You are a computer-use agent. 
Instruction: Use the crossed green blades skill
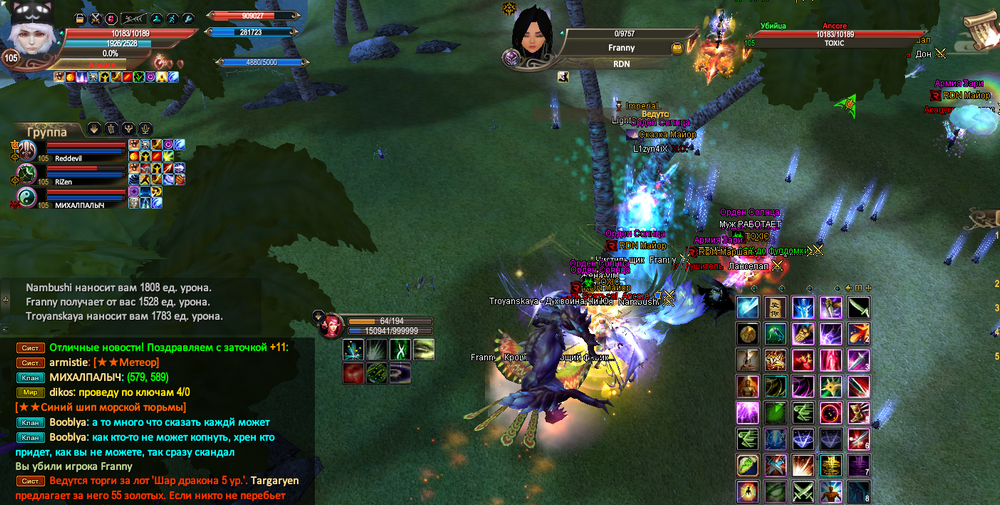[802, 491]
